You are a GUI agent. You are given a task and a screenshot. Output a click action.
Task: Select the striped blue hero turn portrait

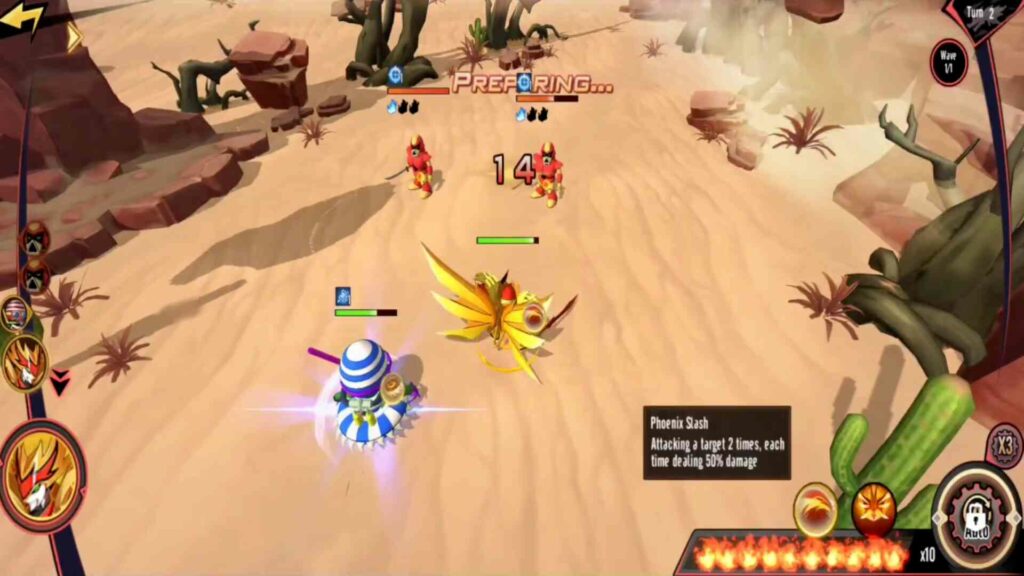click(x=14, y=314)
